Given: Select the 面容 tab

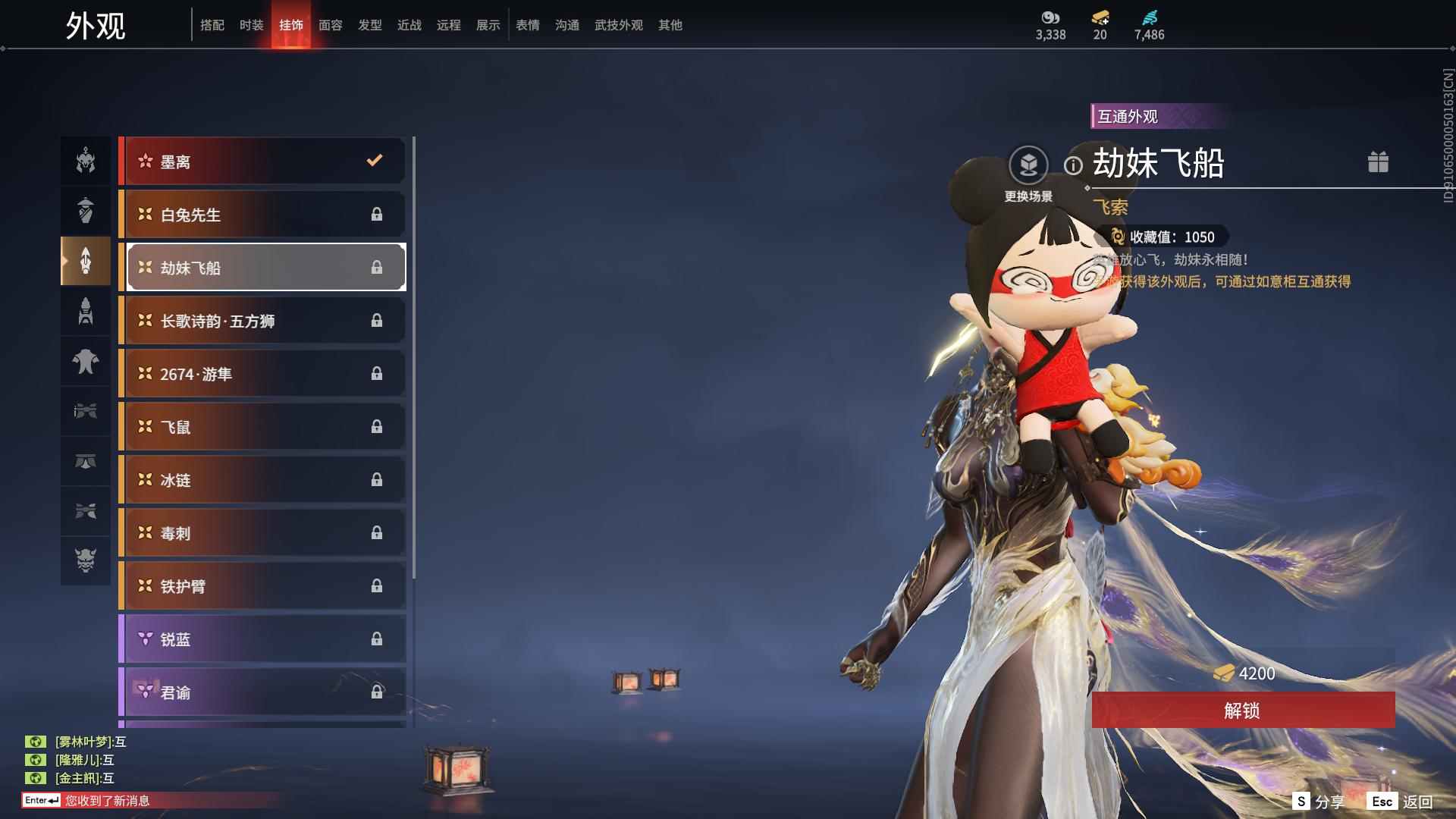Looking at the screenshot, I should point(331,25).
